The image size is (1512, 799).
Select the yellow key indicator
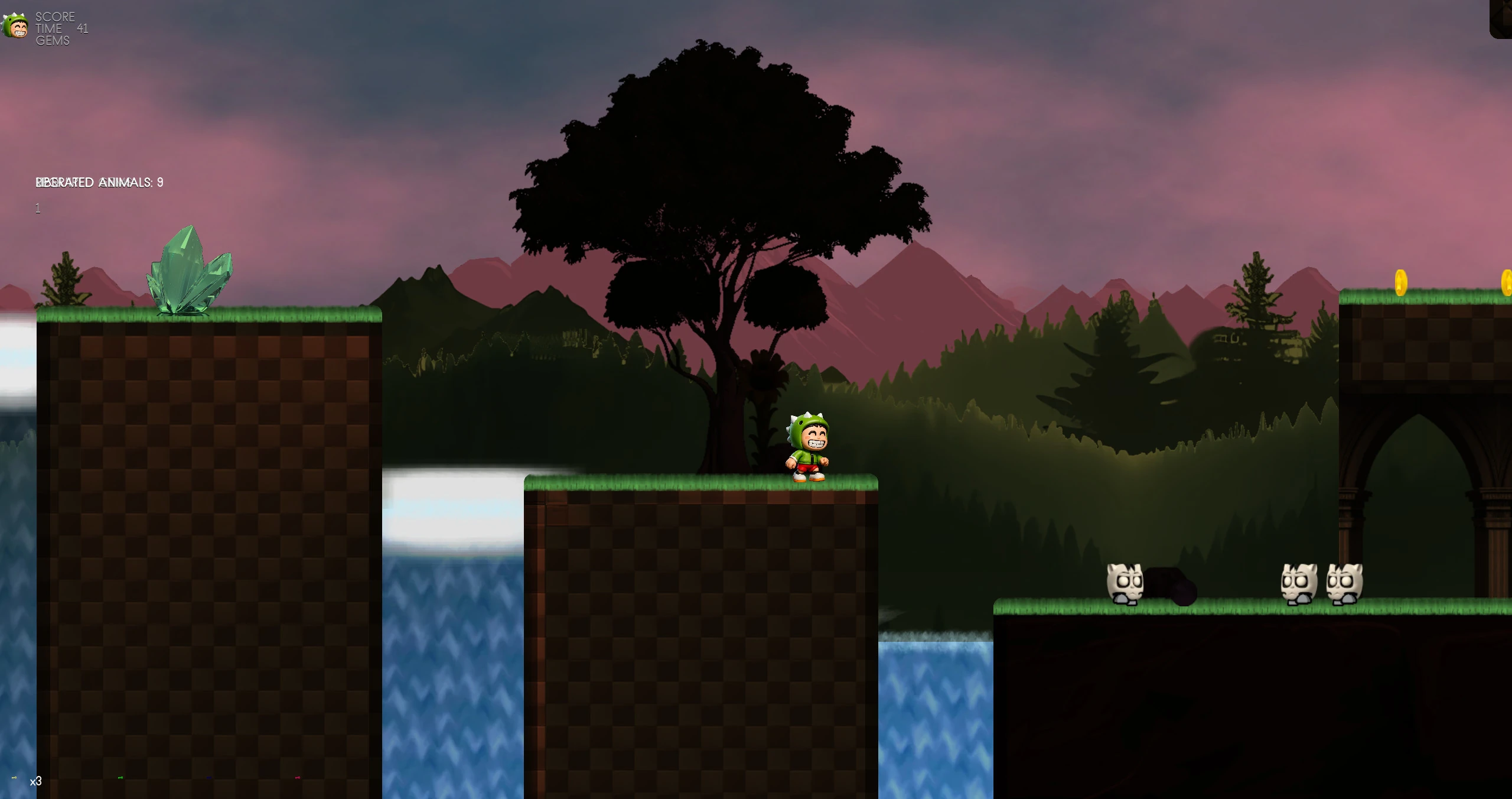14,778
